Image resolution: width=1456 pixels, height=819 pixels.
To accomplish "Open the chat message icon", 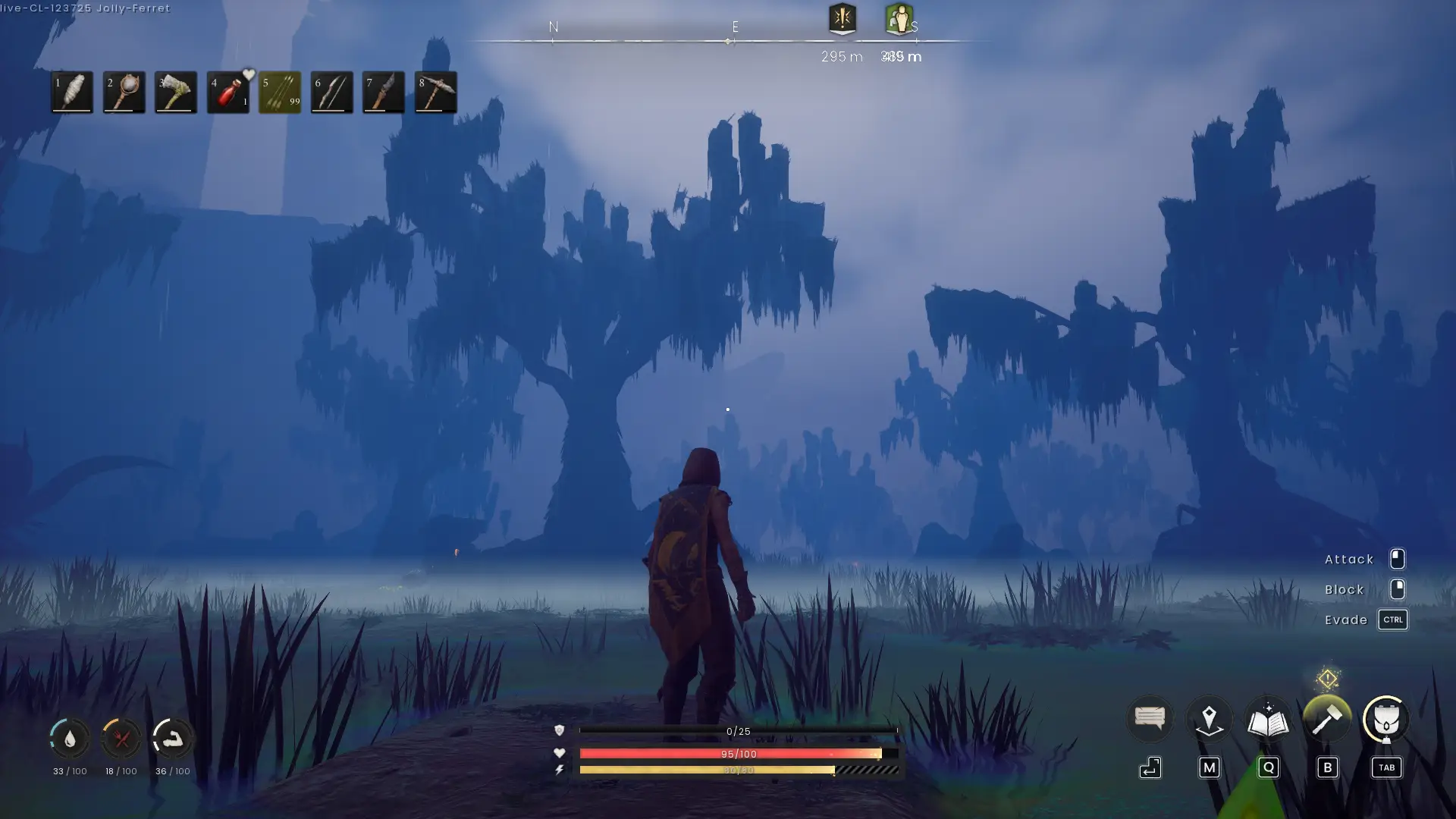I will pyautogui.click(x=1149, y=717).
